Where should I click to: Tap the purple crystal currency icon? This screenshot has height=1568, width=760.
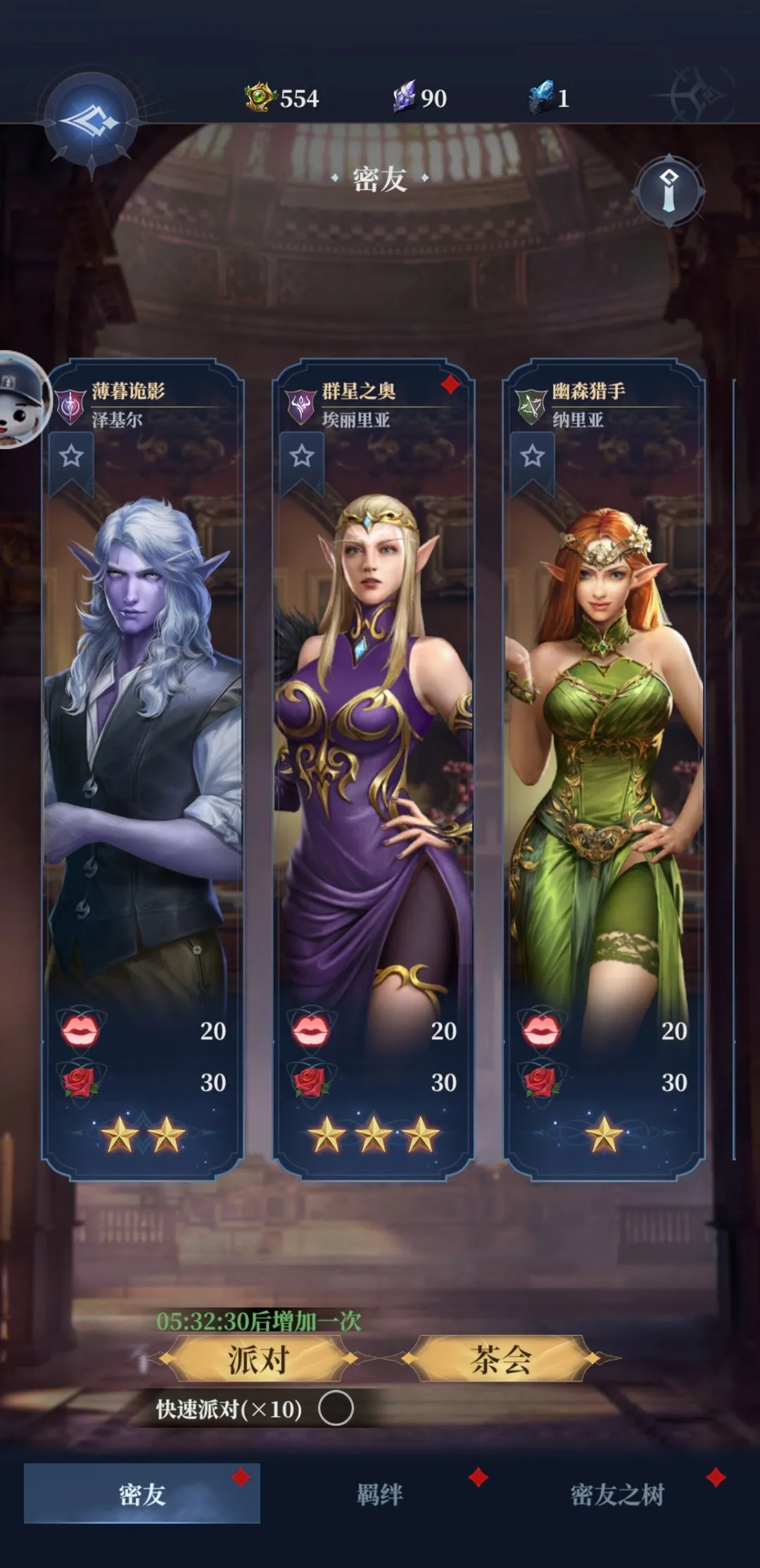pyautogui.click(x=405, y=97)
